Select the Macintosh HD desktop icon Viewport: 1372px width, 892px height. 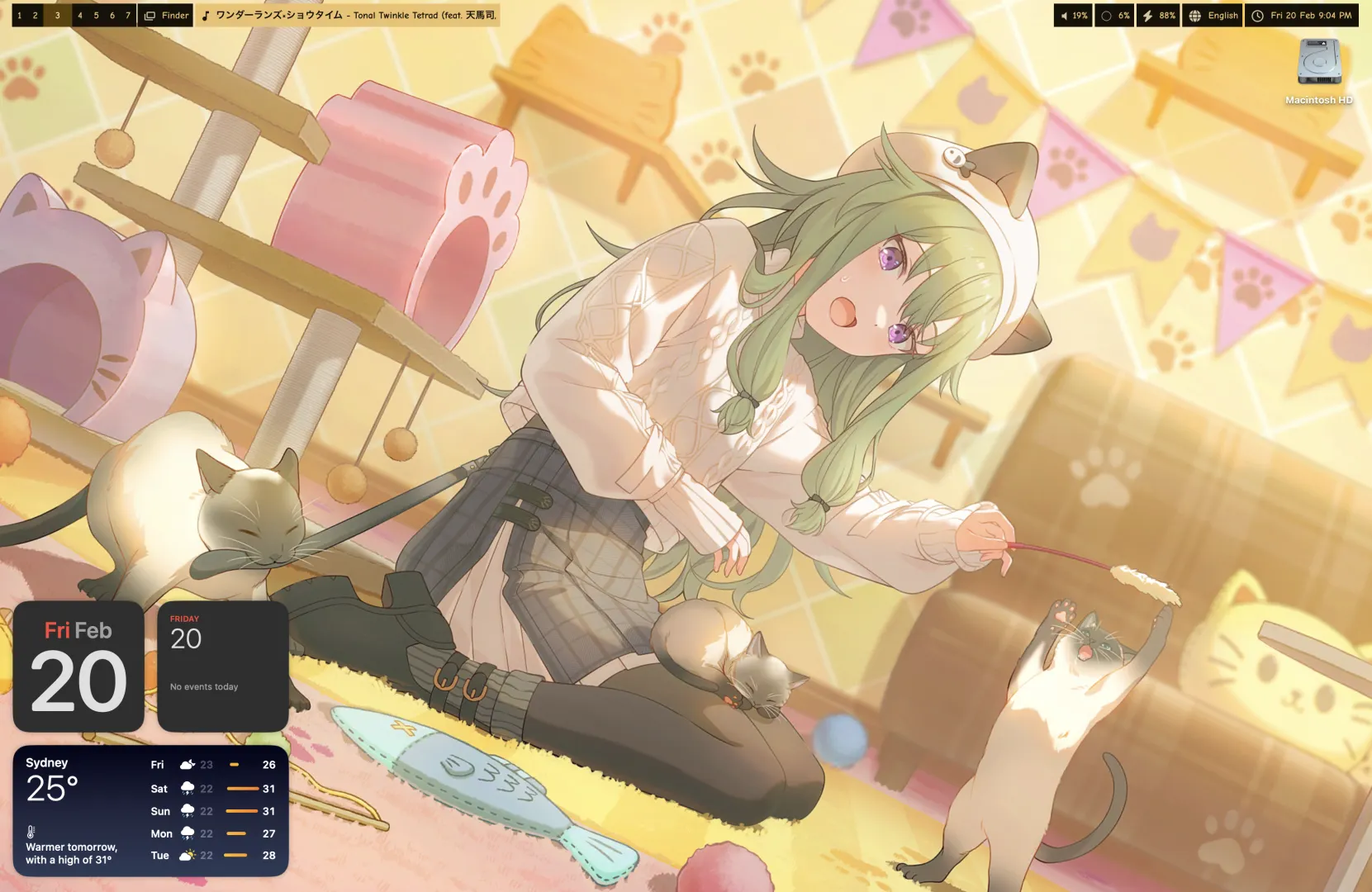(1318, 64)
